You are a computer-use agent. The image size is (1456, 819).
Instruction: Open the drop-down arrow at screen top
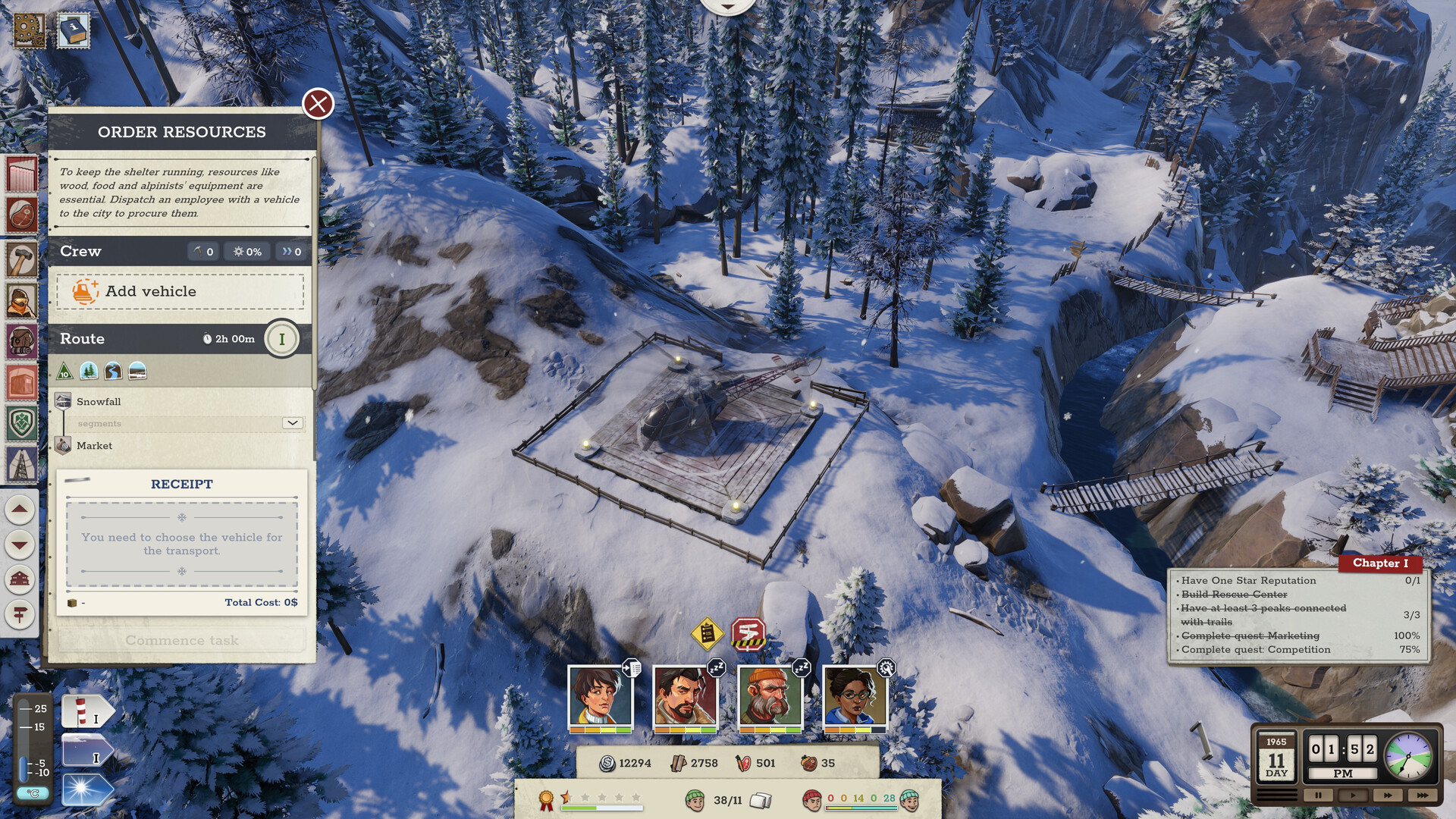coord(728,6)
